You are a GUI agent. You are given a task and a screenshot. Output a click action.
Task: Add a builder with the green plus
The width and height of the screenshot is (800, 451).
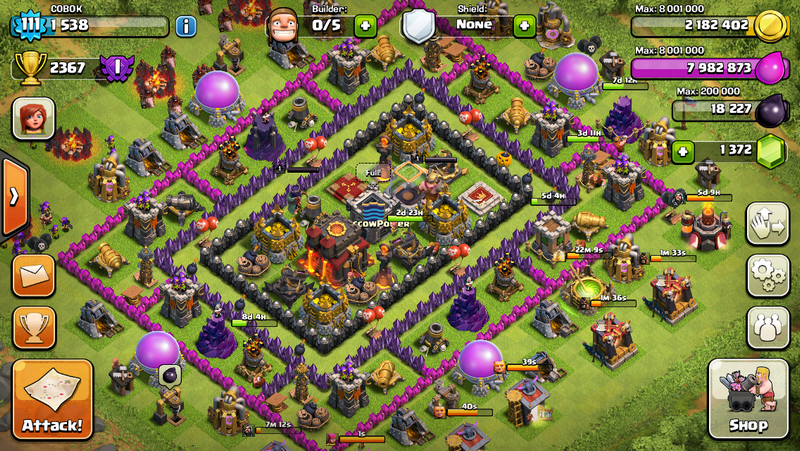click(365, 26)
